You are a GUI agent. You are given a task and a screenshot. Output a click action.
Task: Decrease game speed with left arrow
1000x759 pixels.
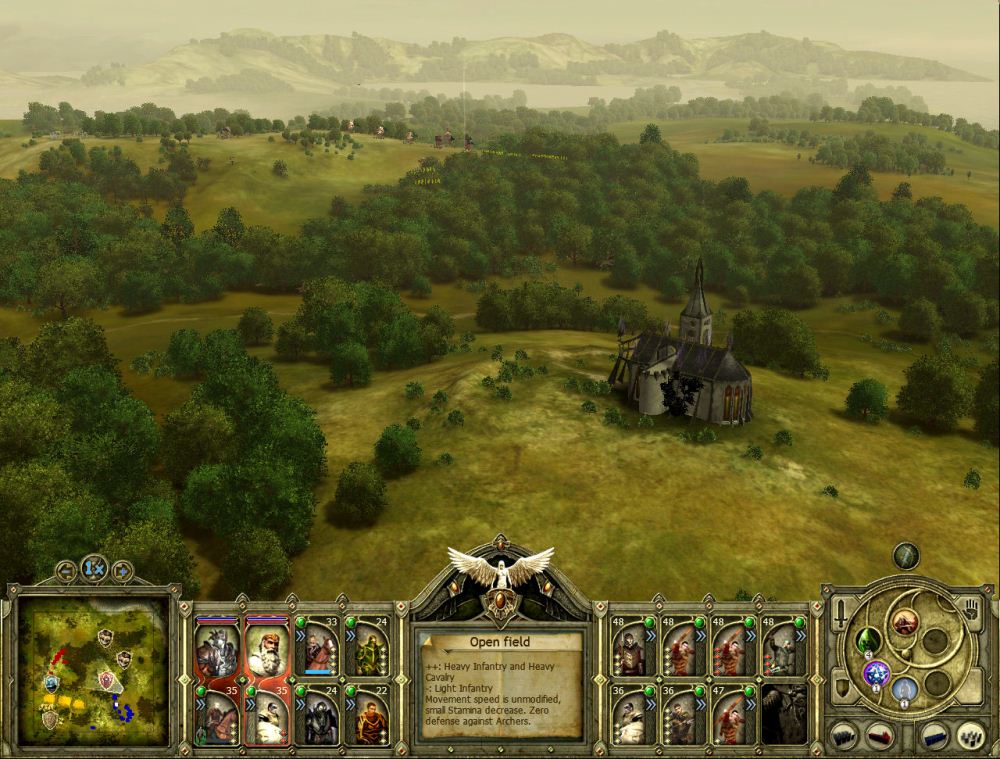[66, 572]
